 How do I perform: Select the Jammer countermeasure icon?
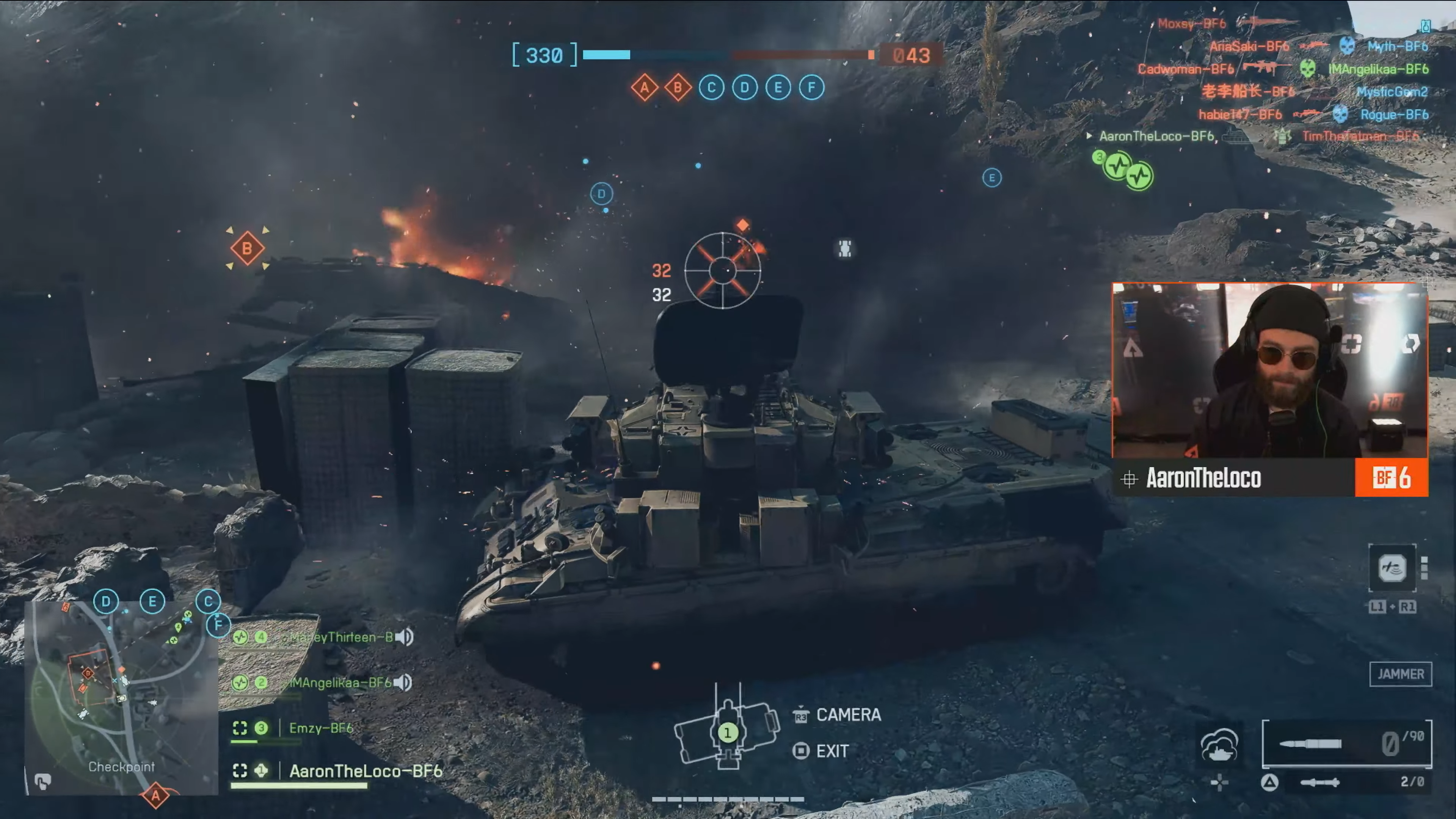1393,569
